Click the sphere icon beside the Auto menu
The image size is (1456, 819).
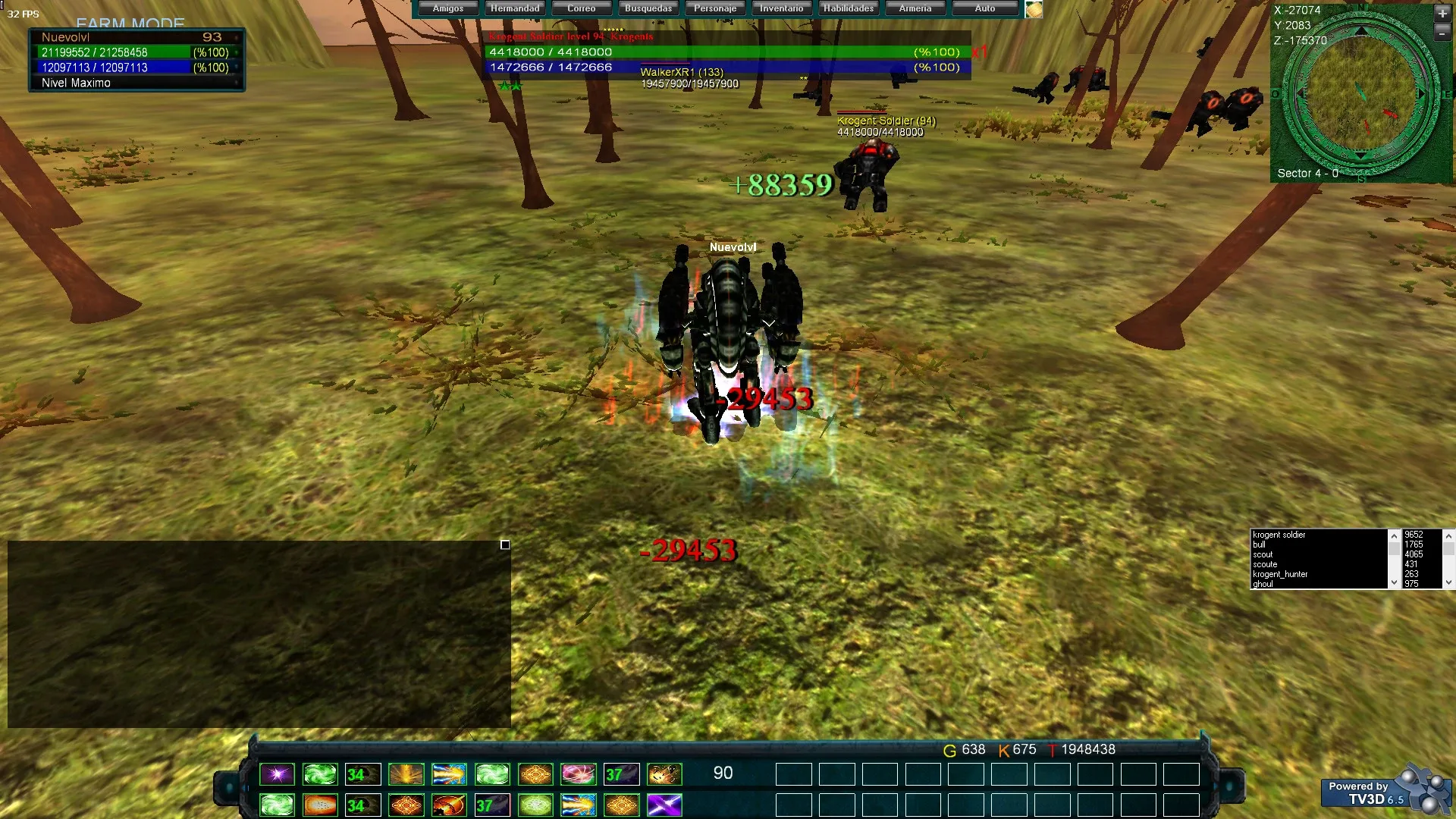[1033, 9]
